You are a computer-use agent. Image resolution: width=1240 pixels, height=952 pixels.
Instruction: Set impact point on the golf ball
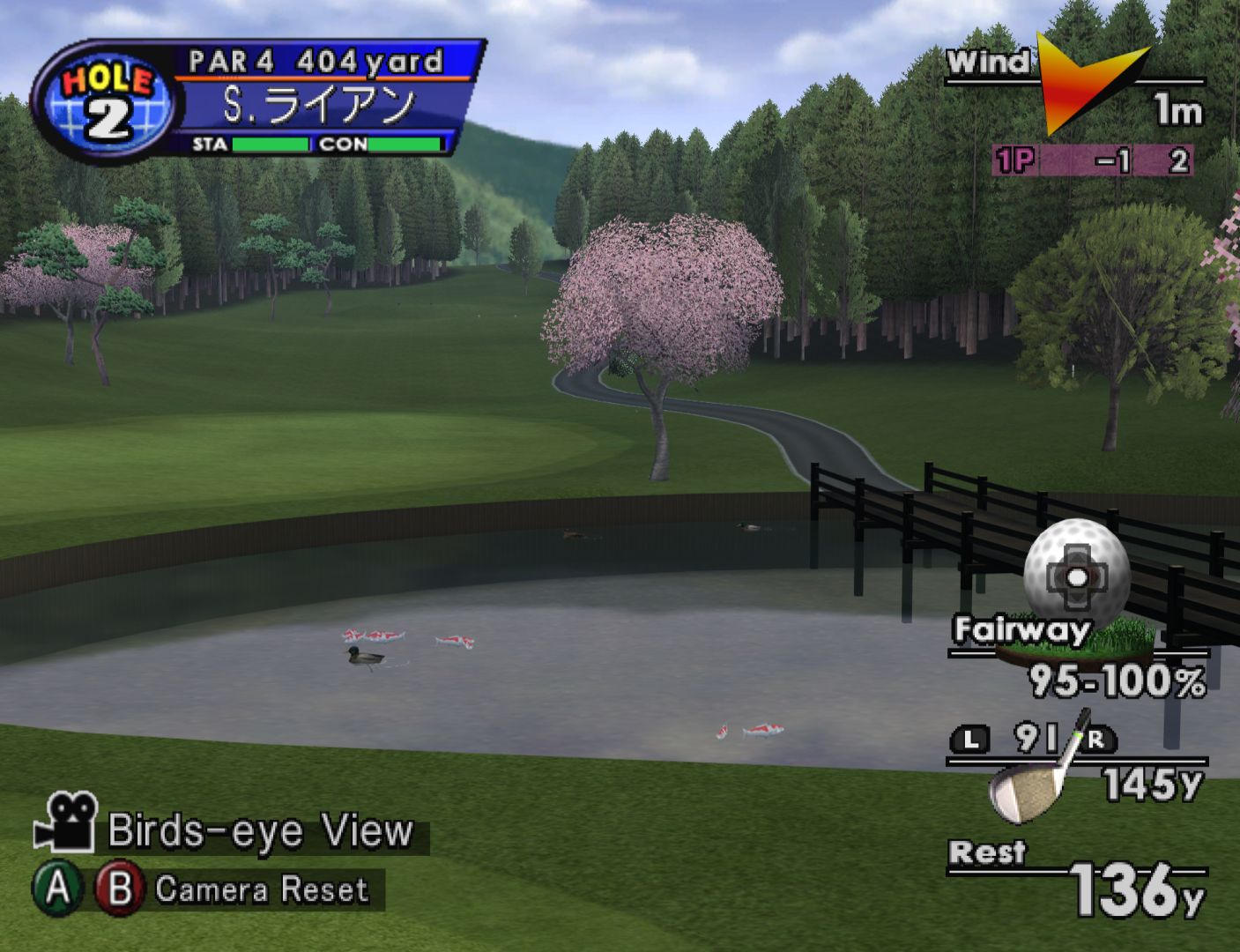pyautogui.click(x=1077, y=576)
